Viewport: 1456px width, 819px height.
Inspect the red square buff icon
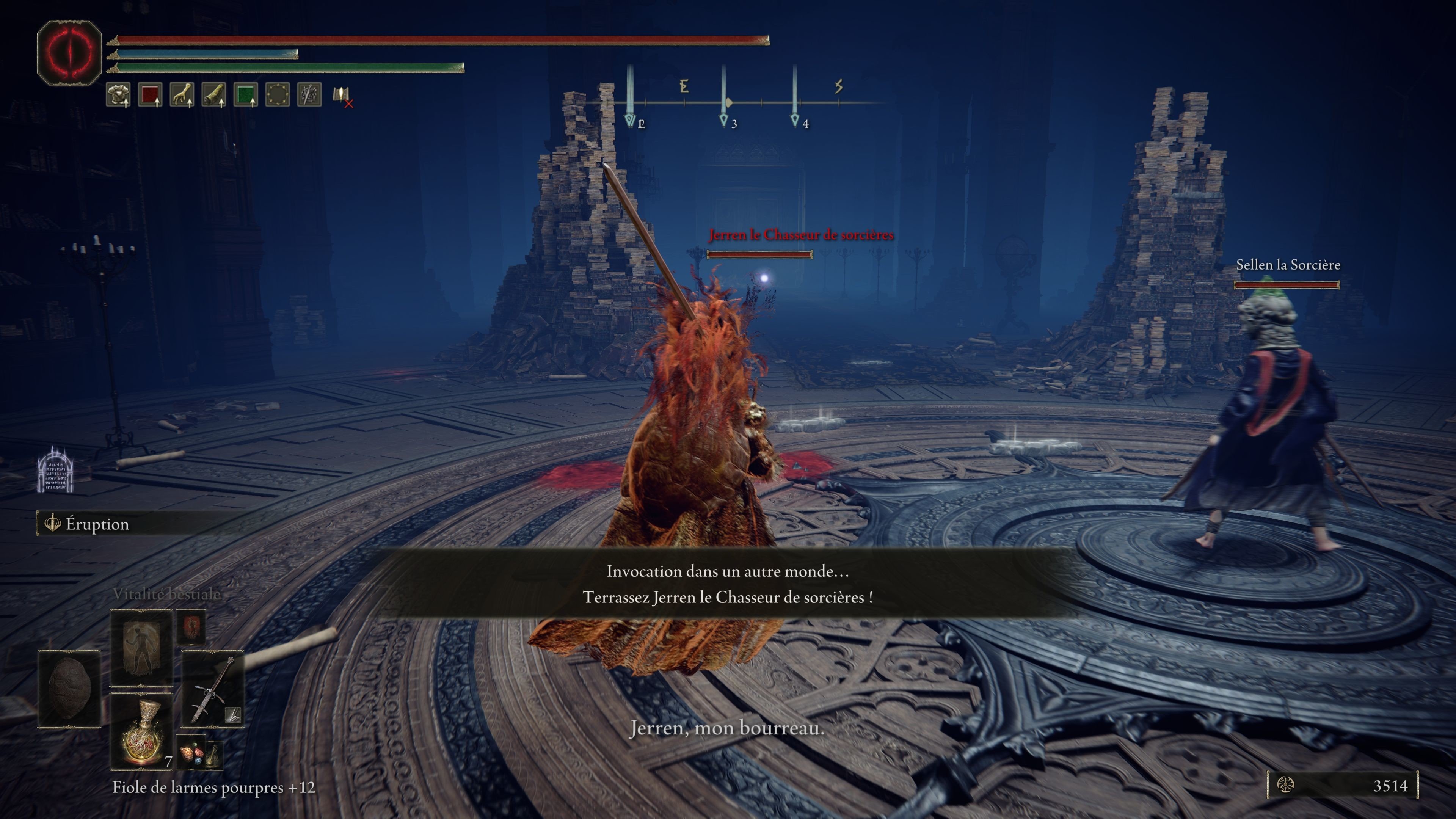point(150,94)
